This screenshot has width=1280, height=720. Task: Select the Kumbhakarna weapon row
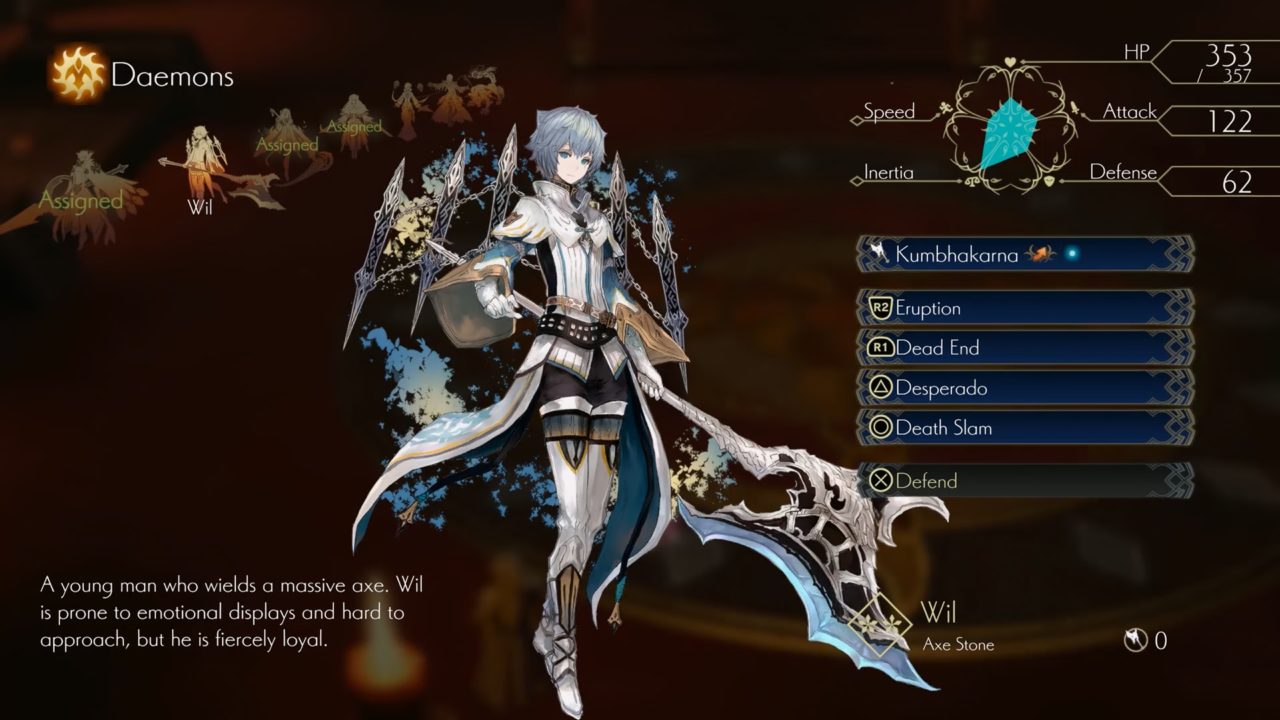(x=1025, y=254)
